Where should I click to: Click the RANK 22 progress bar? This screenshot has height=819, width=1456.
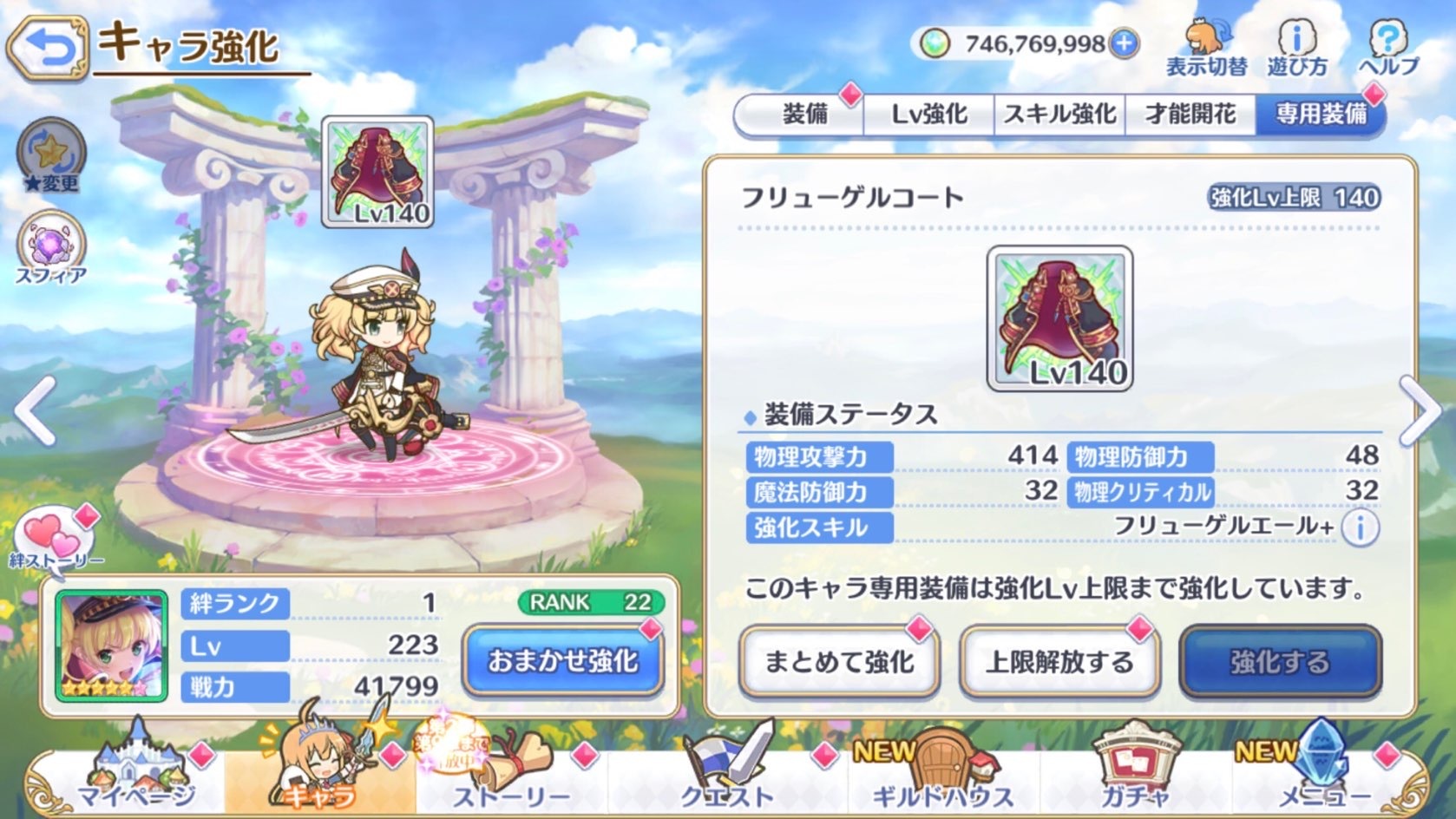(x=590, y=601)
